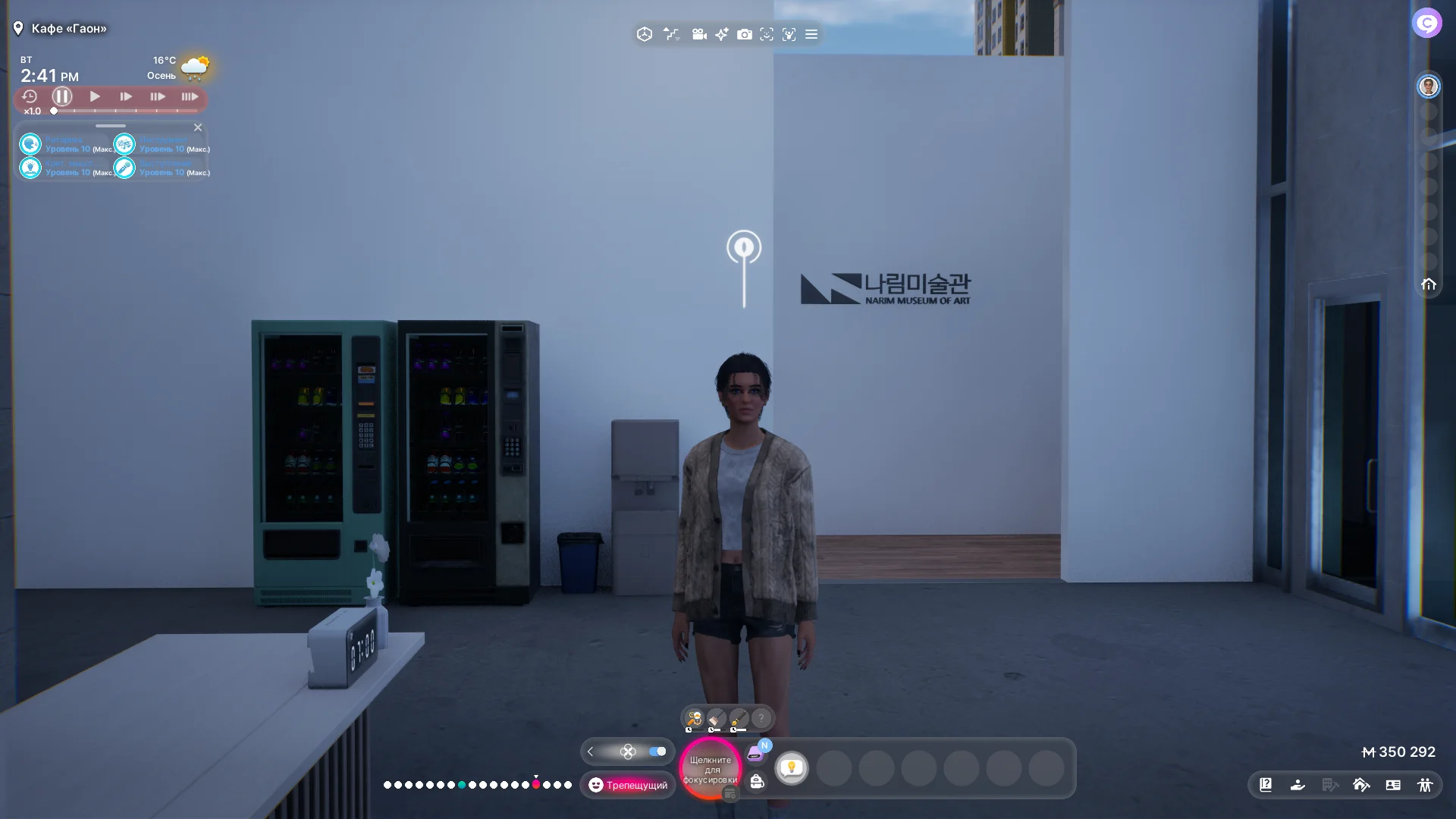The height and width of the screenshot is (819, 1456).
Task: Open the camera photo mode
Action: (x=745, y=34)
